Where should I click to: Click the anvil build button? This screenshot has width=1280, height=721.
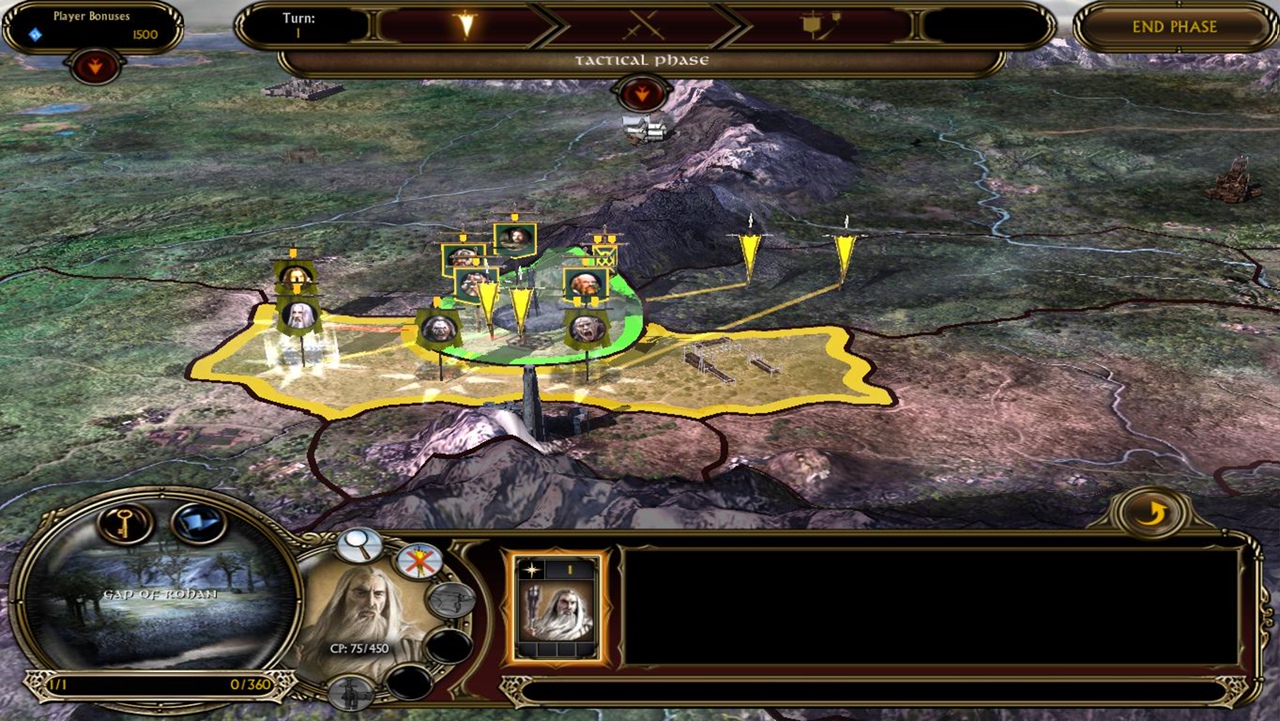pos(450,600)
